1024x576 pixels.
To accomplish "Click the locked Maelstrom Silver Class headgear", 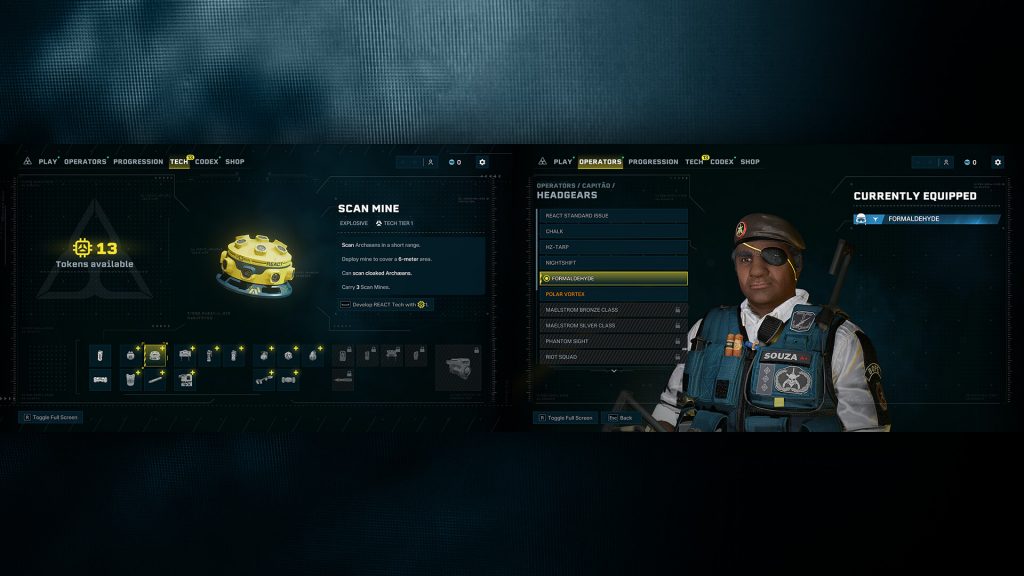I will point(612,325).
